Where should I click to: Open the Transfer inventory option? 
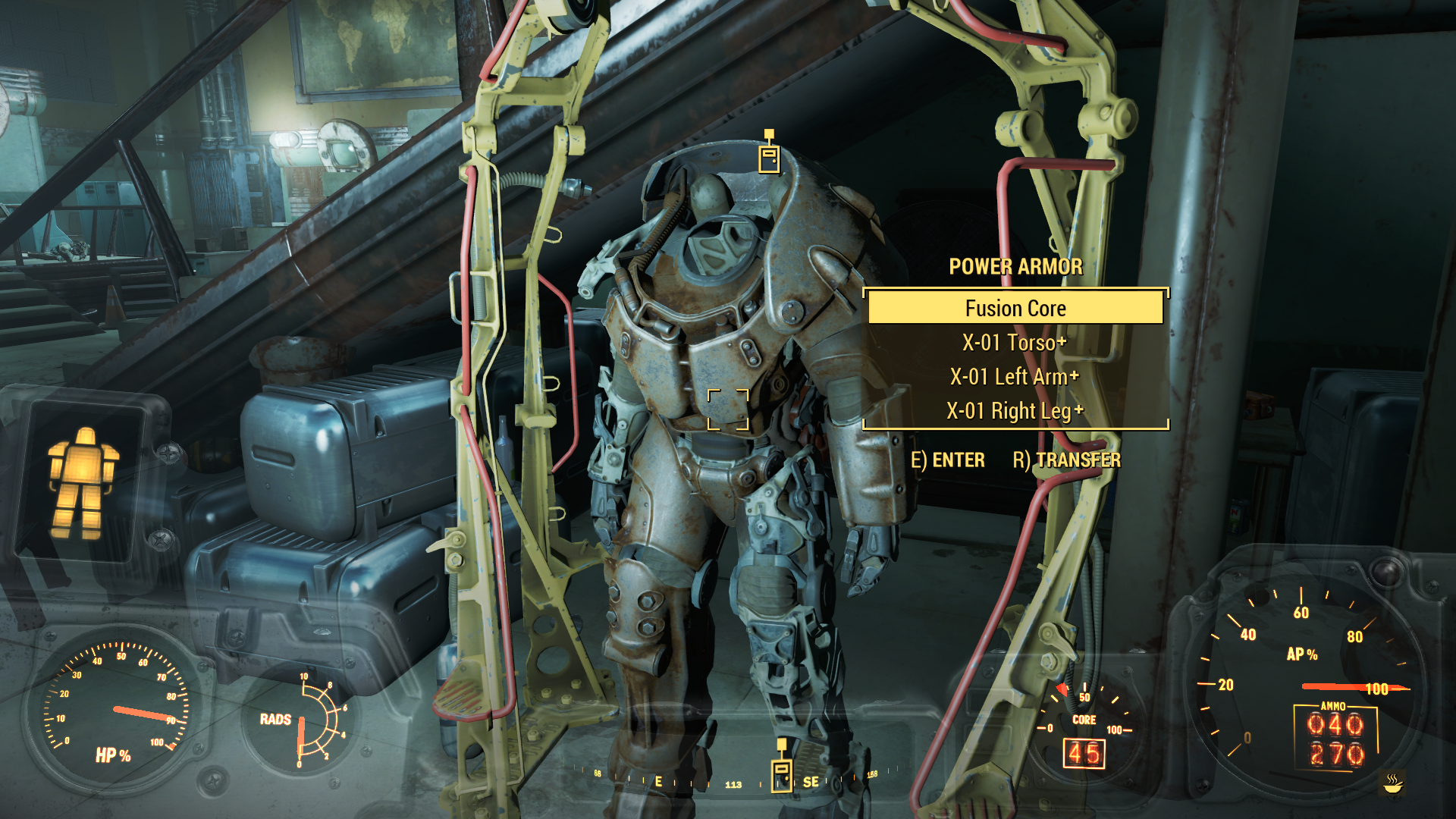coord(1066,460)
